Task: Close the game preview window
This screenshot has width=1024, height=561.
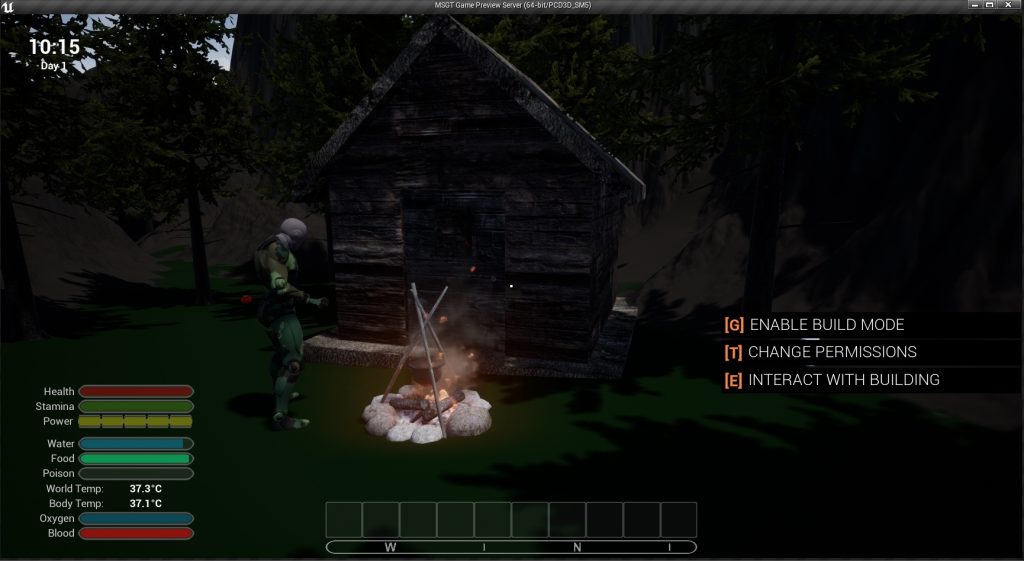Action: click(x=1008, y=6)
